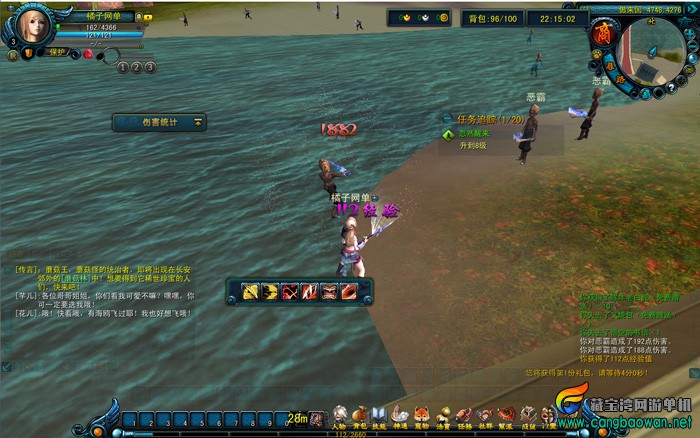Click the chat log message area
Viewport: 700px width, 438px height.
(x=100, y=290)
